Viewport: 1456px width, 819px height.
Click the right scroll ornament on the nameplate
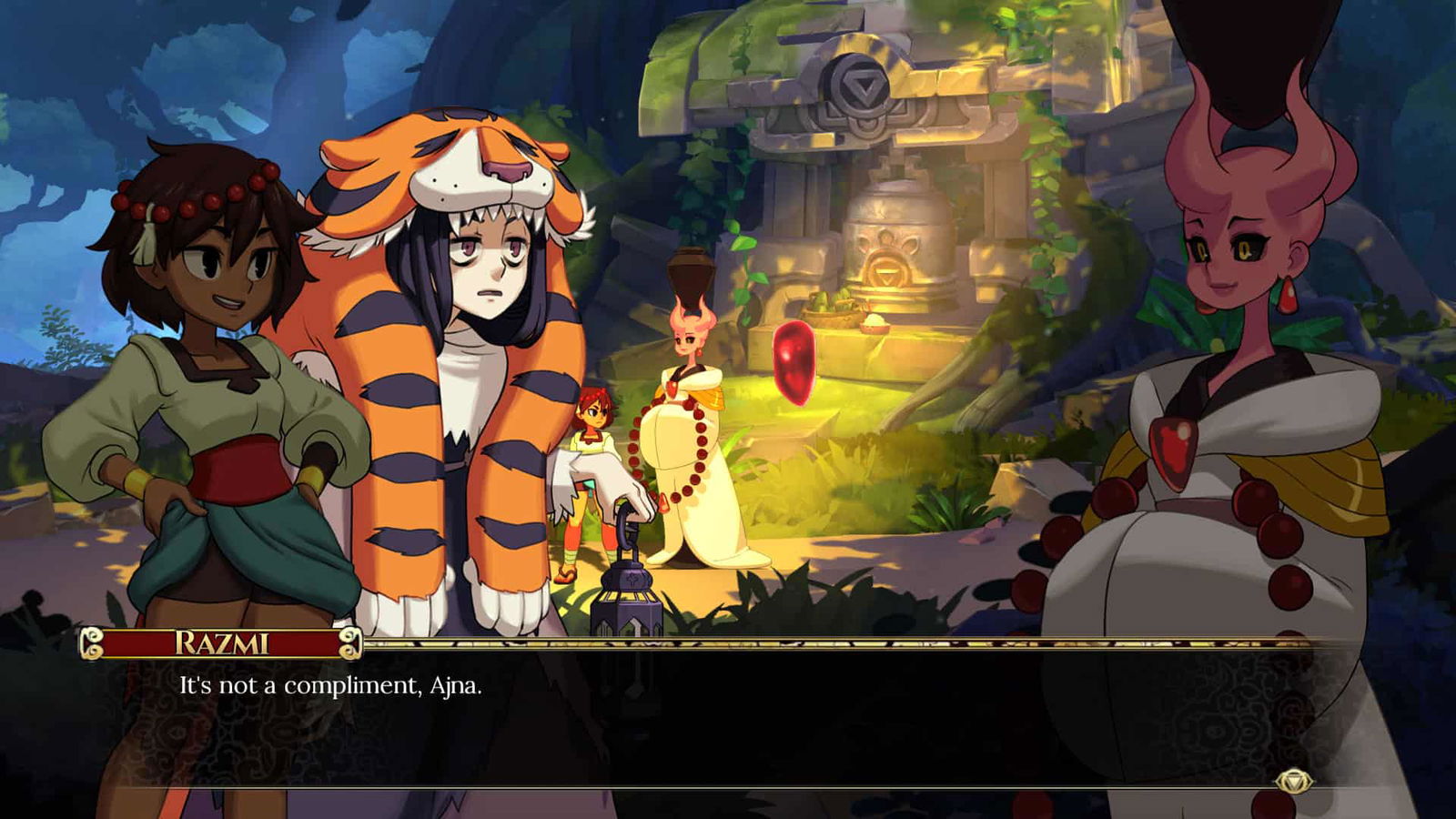click(x=351, y=643)
